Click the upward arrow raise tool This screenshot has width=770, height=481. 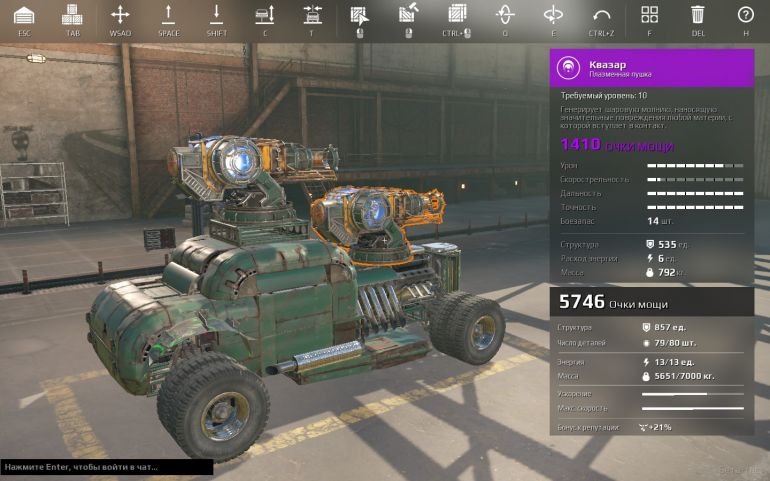pyautogui.click(x=168, y=15)
